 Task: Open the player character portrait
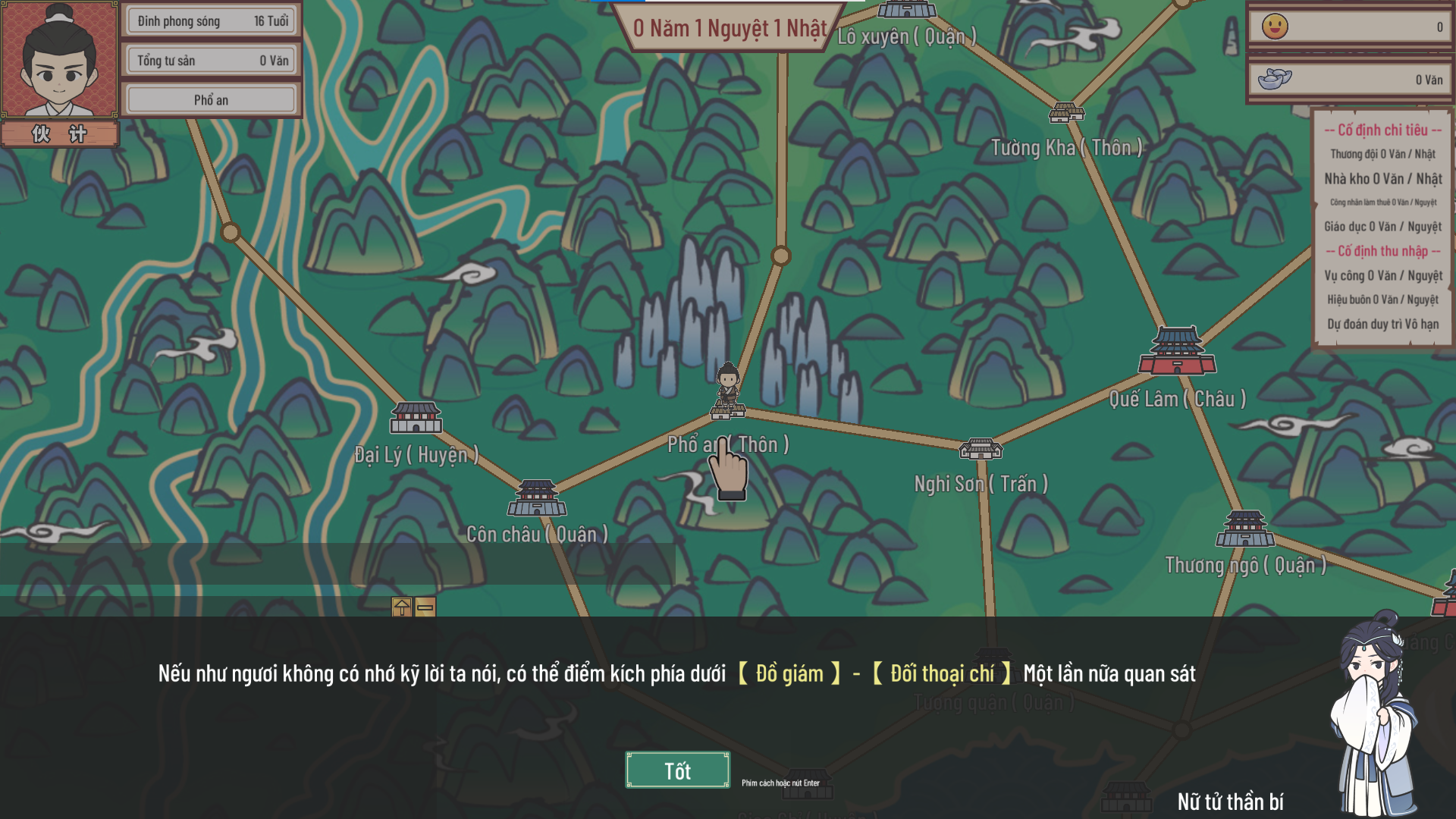59,61
